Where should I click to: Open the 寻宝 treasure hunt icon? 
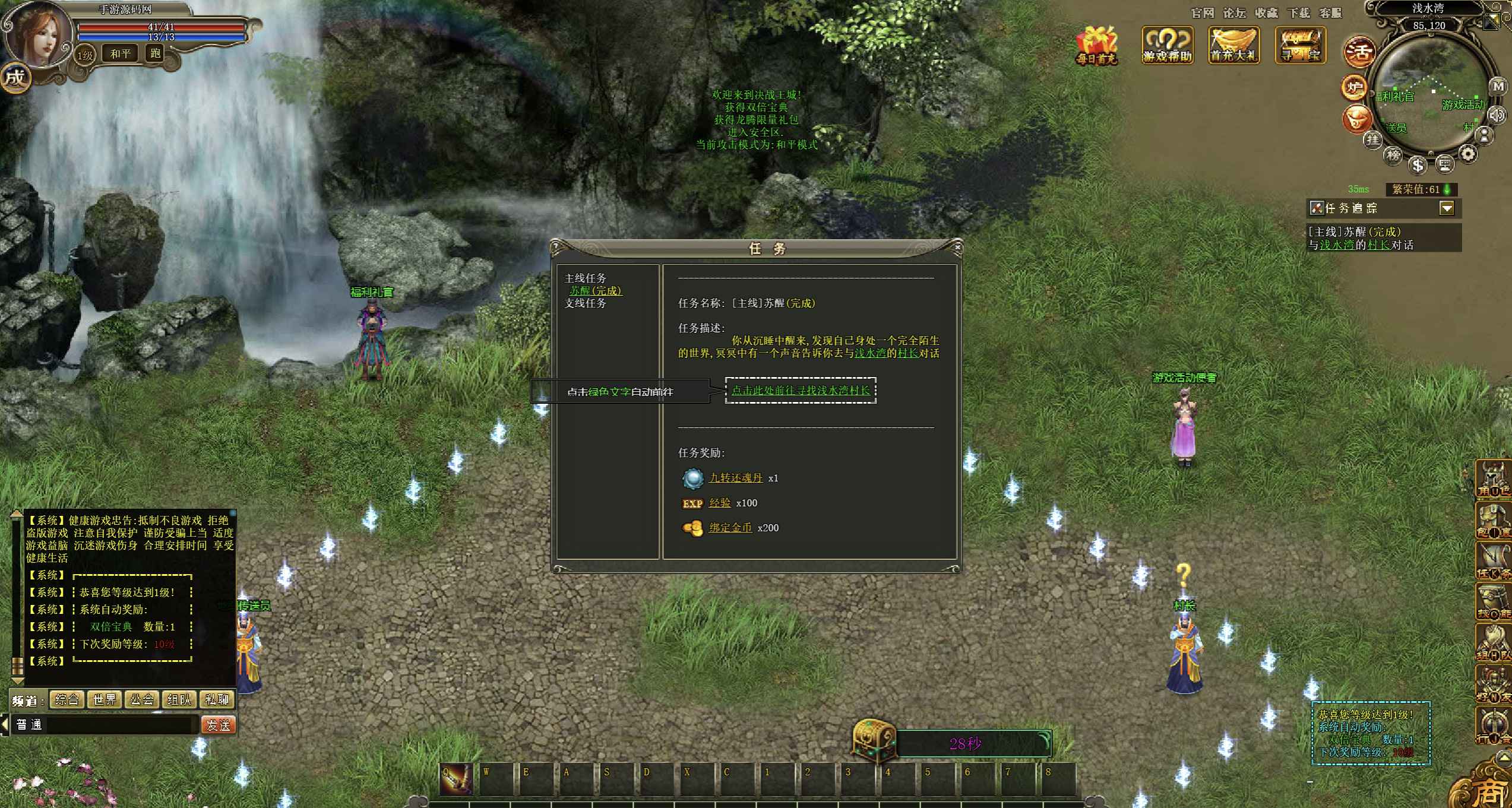click(x=1300, y=45)
